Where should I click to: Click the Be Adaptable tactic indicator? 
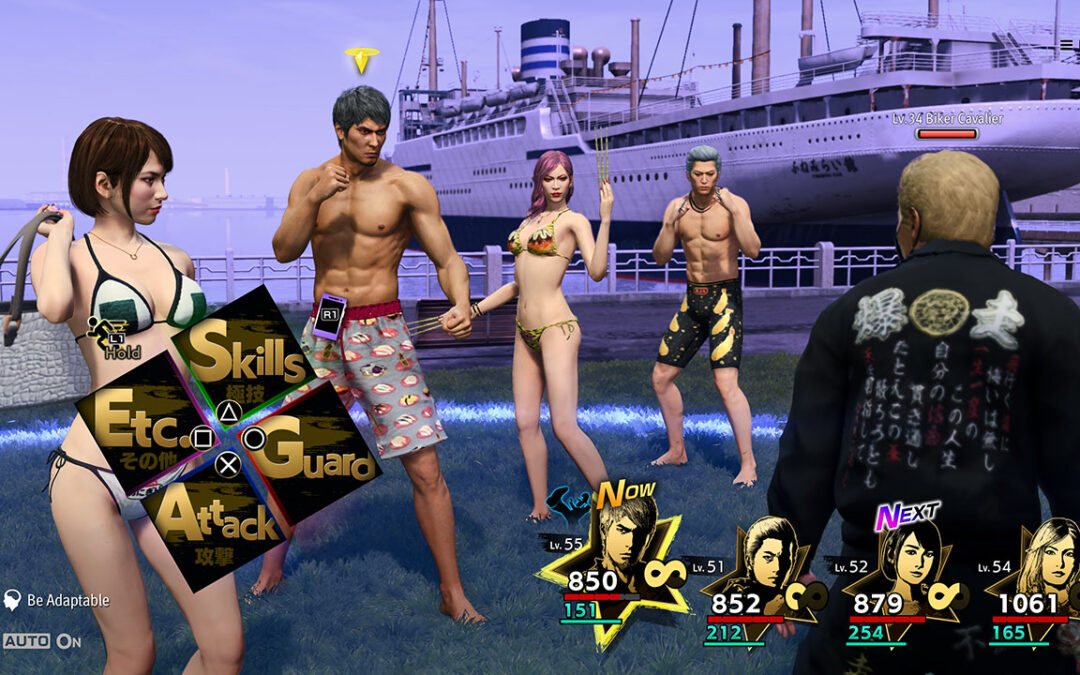[x=57, y=600]
